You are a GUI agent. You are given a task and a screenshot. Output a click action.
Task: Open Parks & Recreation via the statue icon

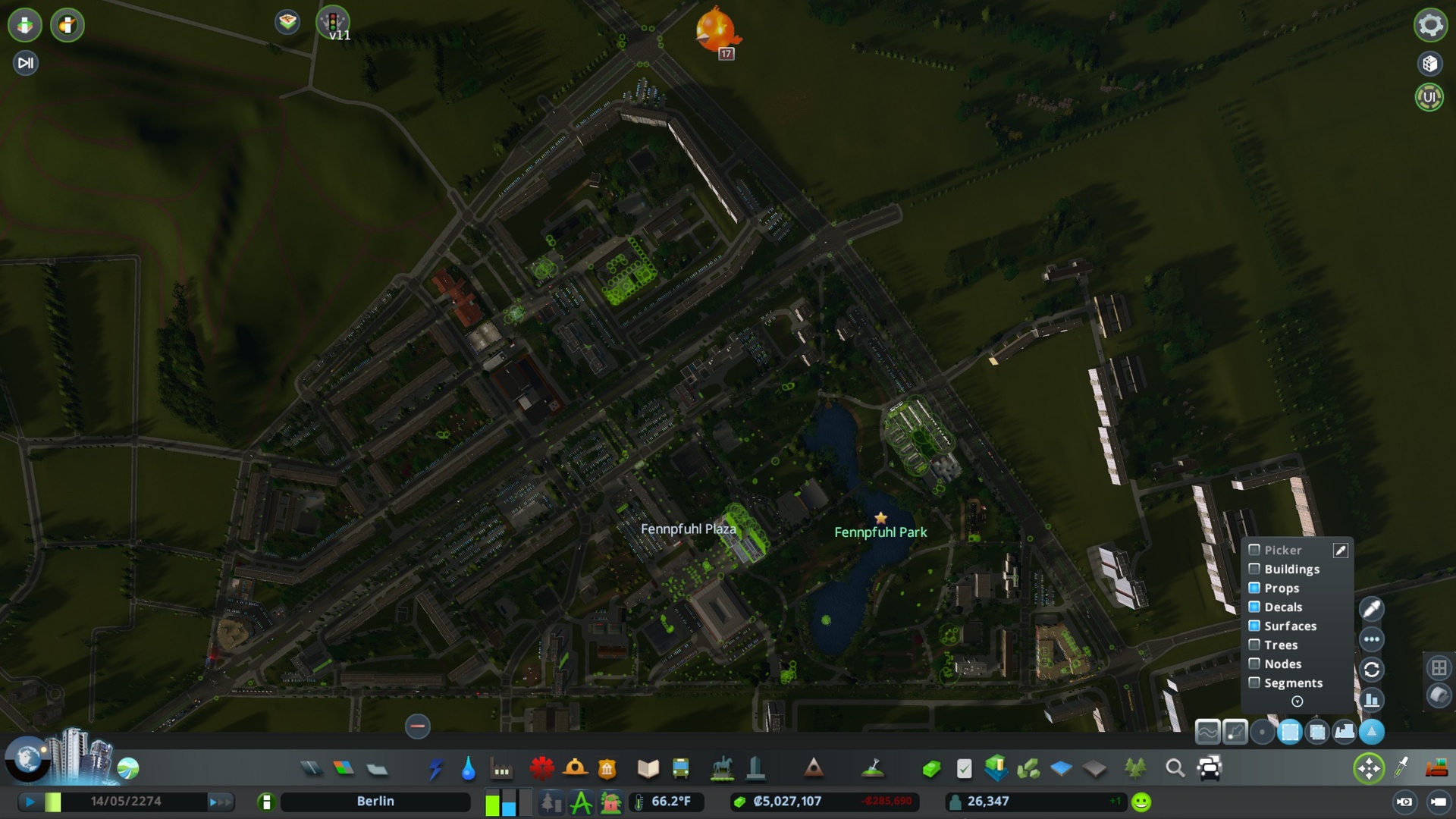720,768
